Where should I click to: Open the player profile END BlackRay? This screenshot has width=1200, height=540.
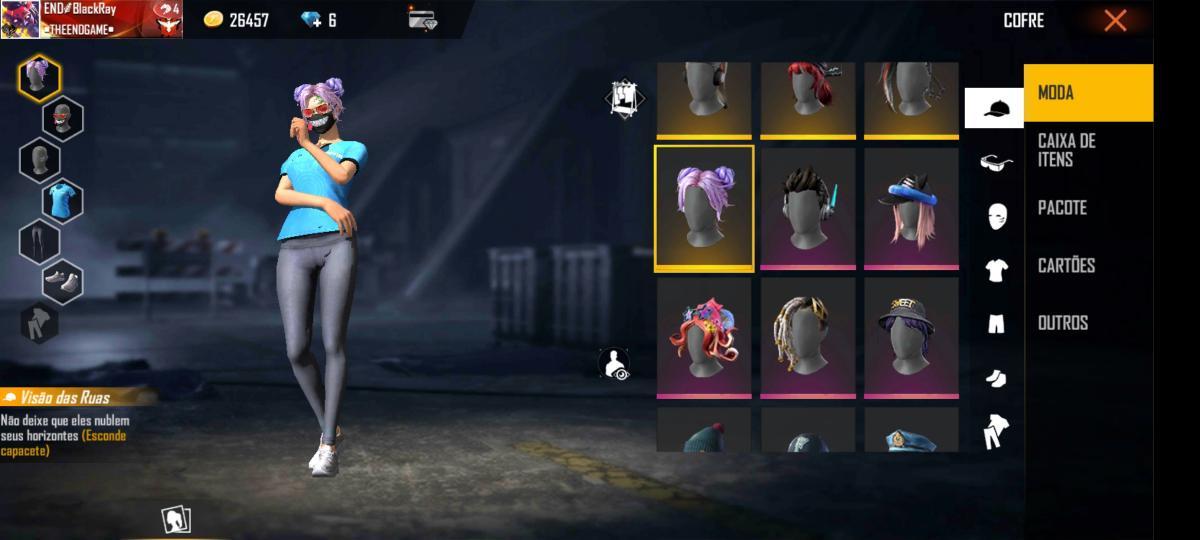[x=90, y=19]
